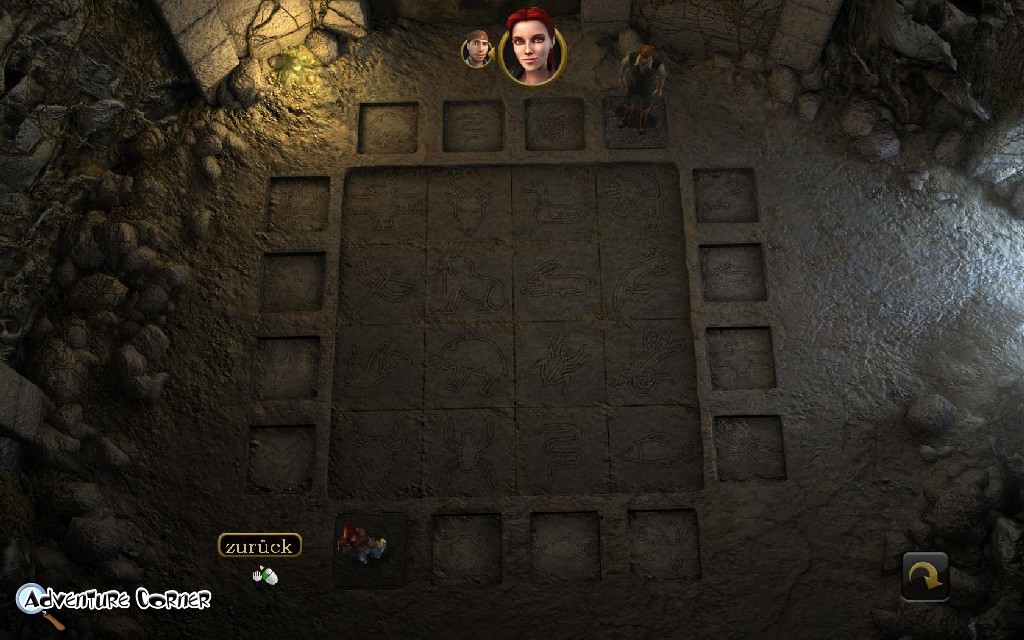Pick the fish carving tile

click(645, 449)
